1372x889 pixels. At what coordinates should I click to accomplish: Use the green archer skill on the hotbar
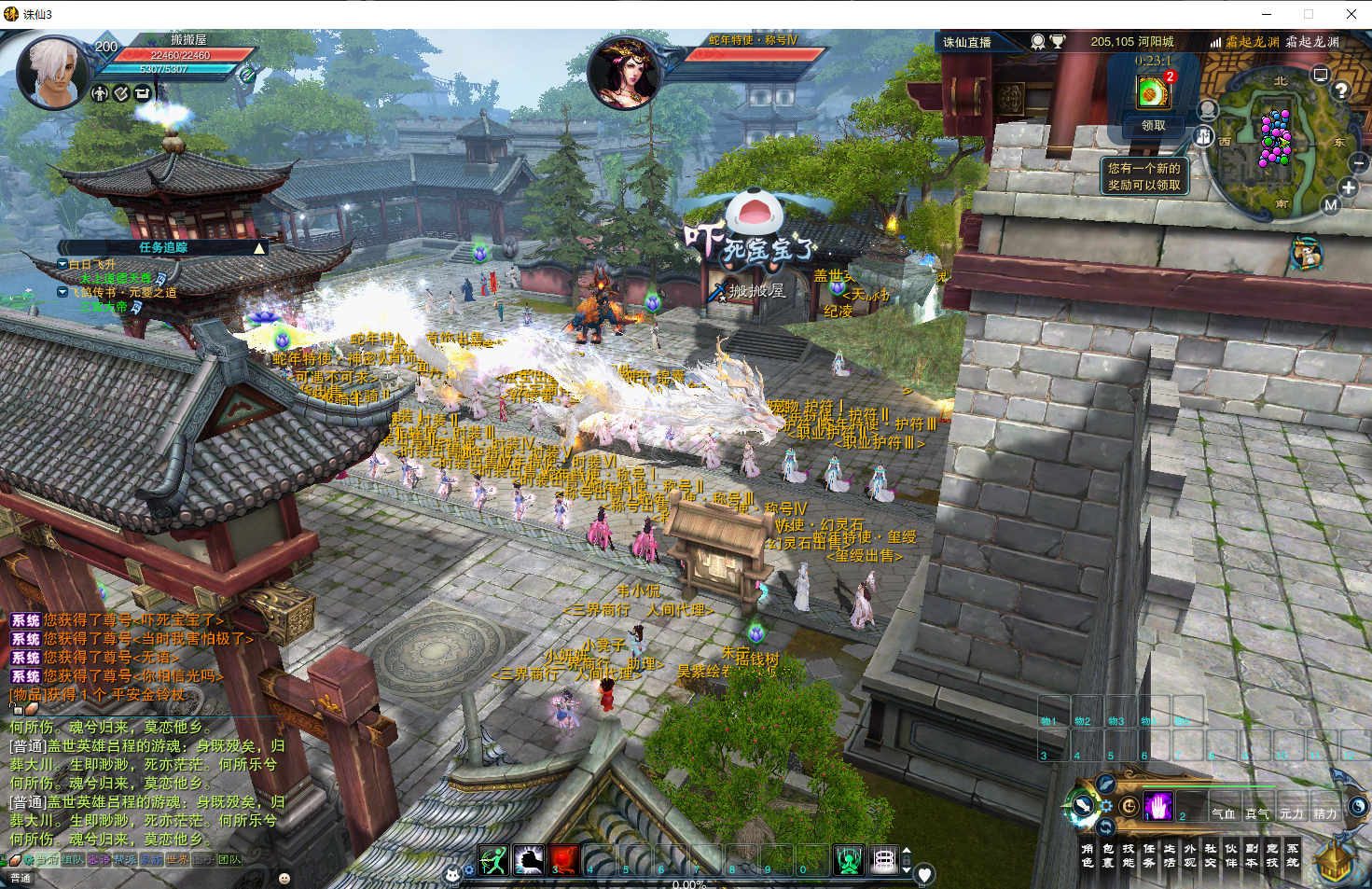(x=493, y=860)
